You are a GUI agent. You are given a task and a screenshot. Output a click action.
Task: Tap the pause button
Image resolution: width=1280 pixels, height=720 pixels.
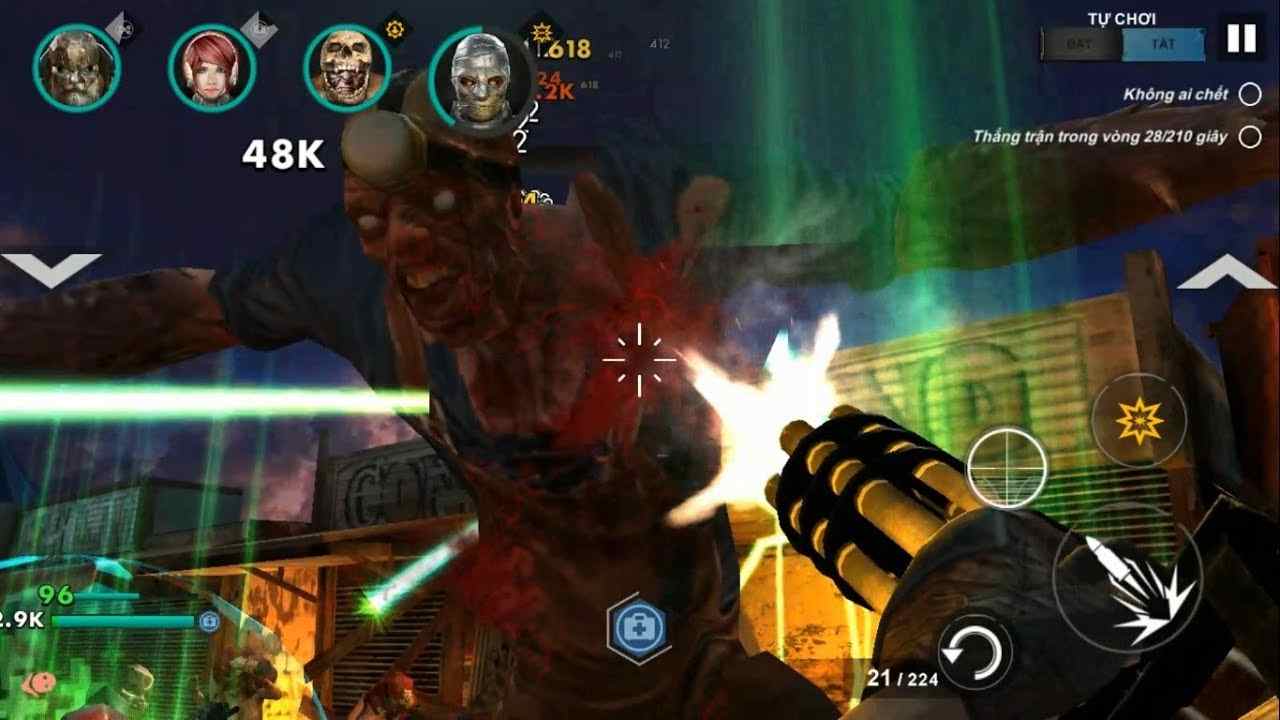coord(1240,36)
